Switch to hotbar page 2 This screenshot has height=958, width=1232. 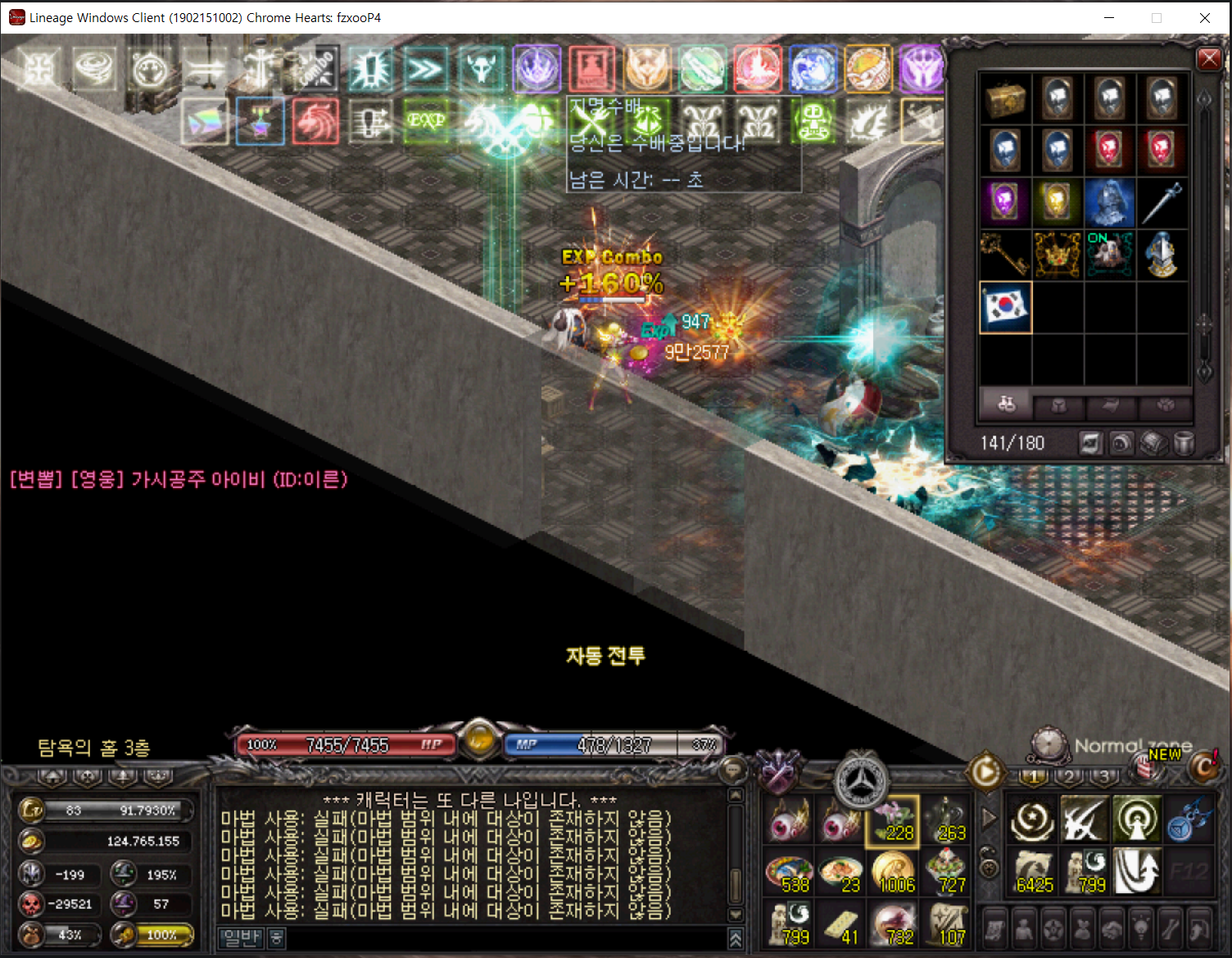[1069, 775]
